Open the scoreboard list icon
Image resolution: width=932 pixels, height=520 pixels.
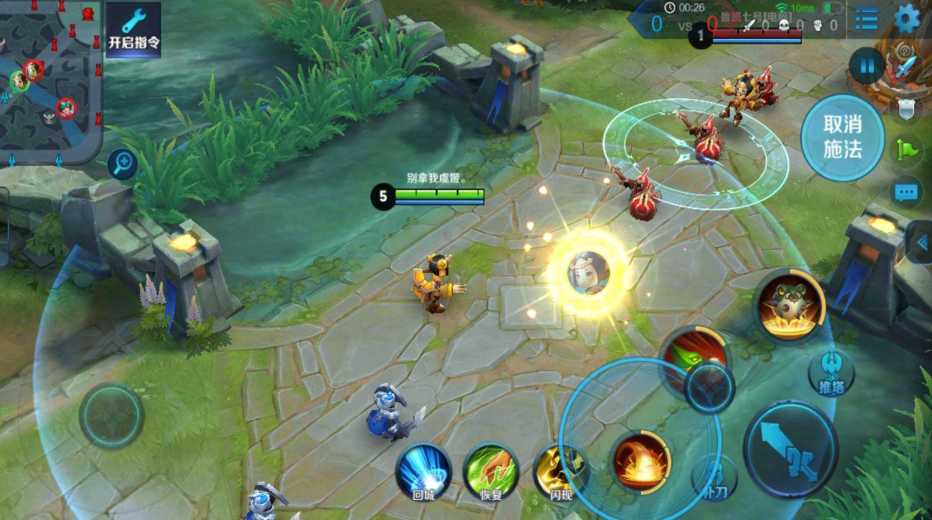866,18
